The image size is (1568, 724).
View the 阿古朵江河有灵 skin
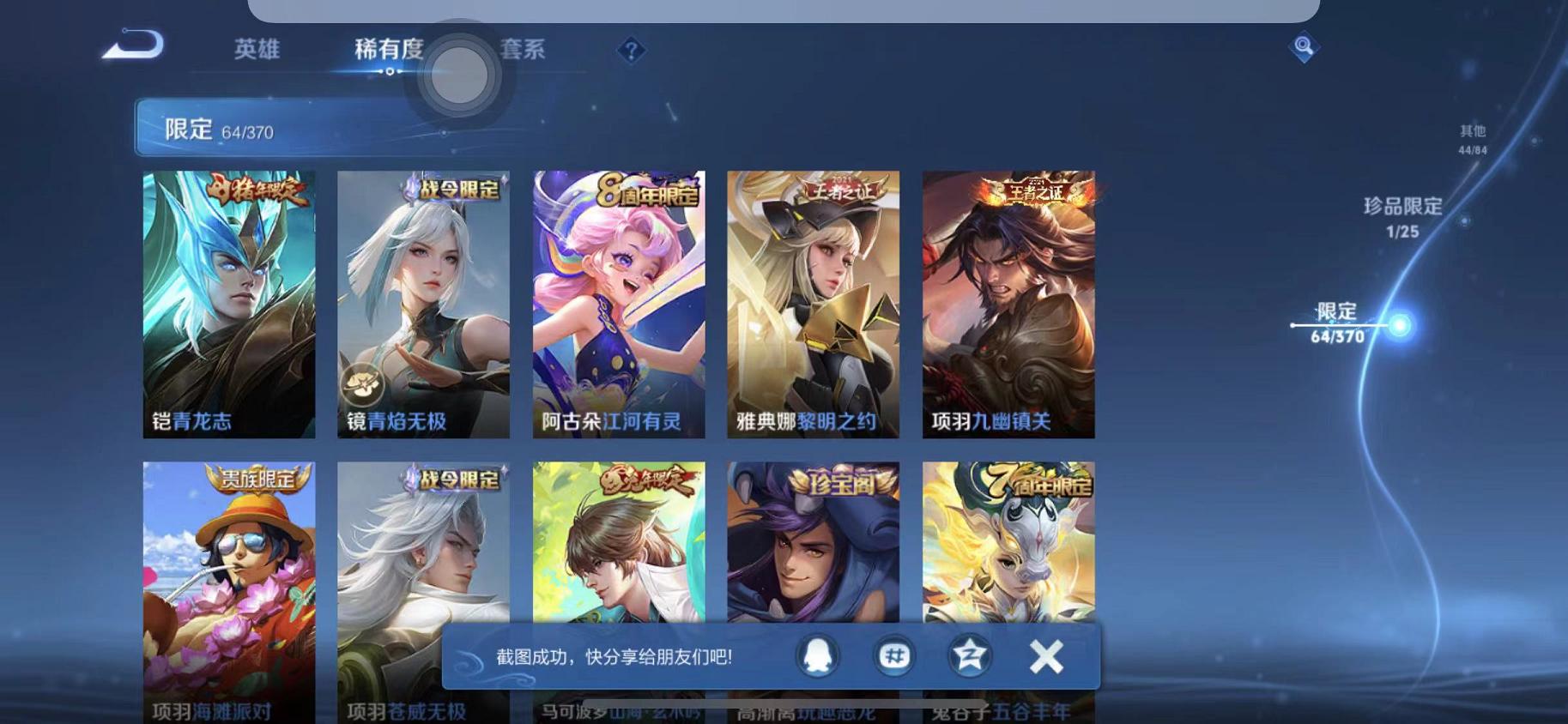point(618,305)
